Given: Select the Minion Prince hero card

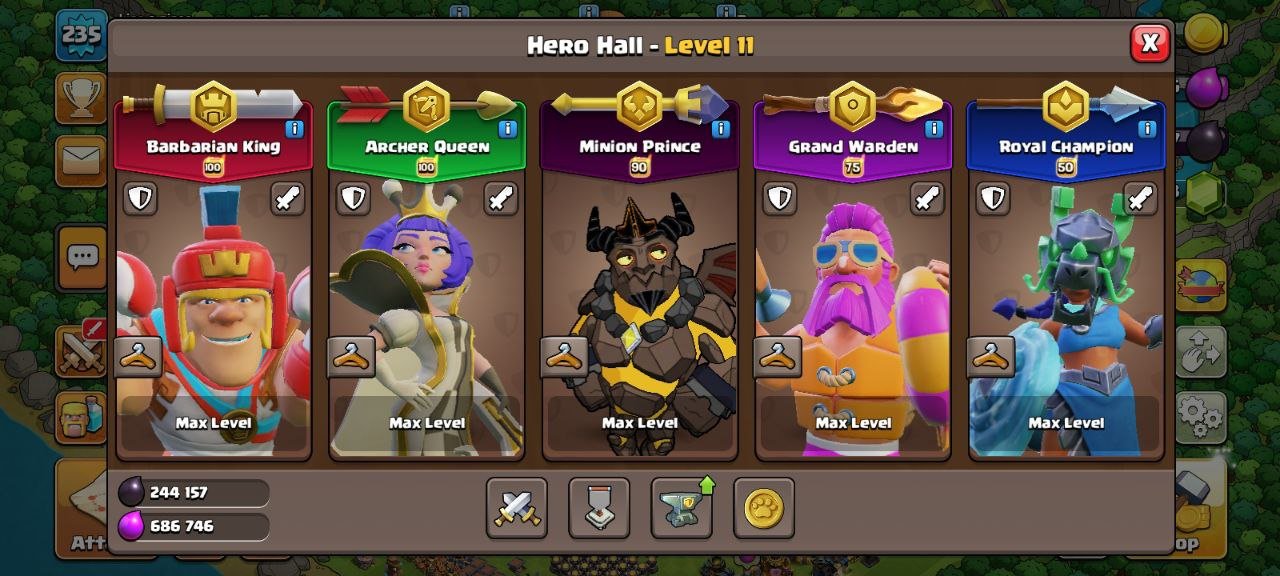Looking at the screenshot, I should click(640, 300).
